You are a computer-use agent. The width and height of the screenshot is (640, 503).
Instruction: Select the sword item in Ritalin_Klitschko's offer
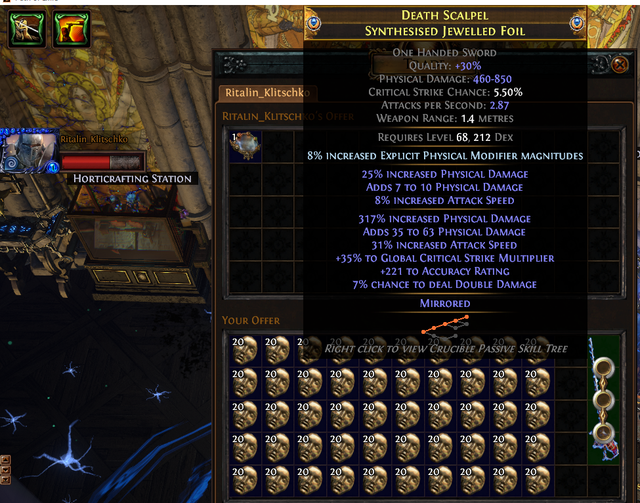[x=244, y=144]
